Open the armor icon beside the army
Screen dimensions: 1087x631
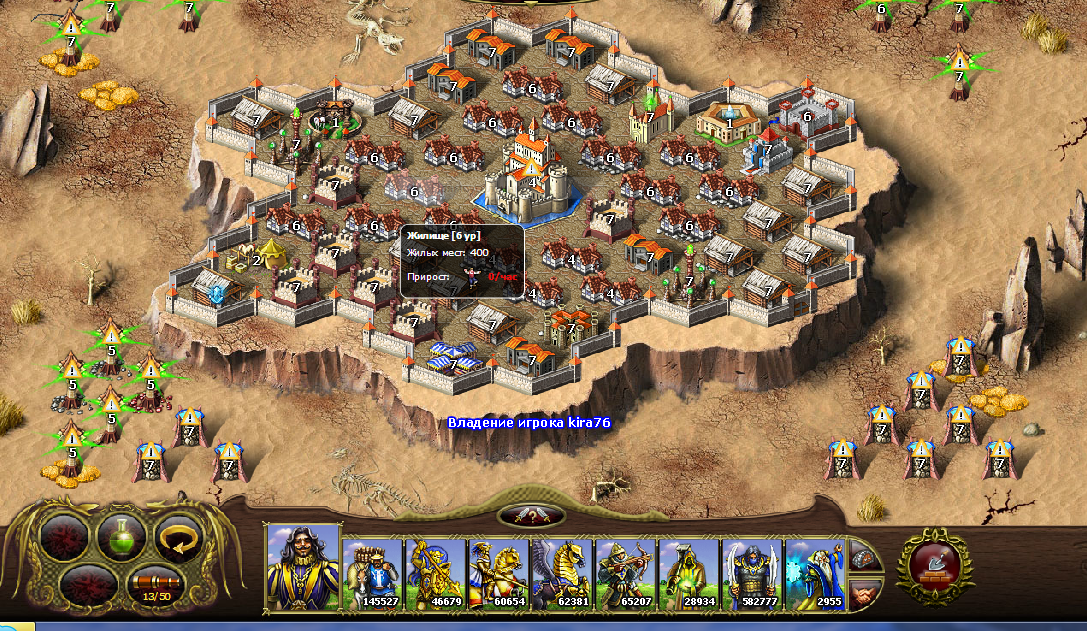pyautogui.click(x=866, y=559)
